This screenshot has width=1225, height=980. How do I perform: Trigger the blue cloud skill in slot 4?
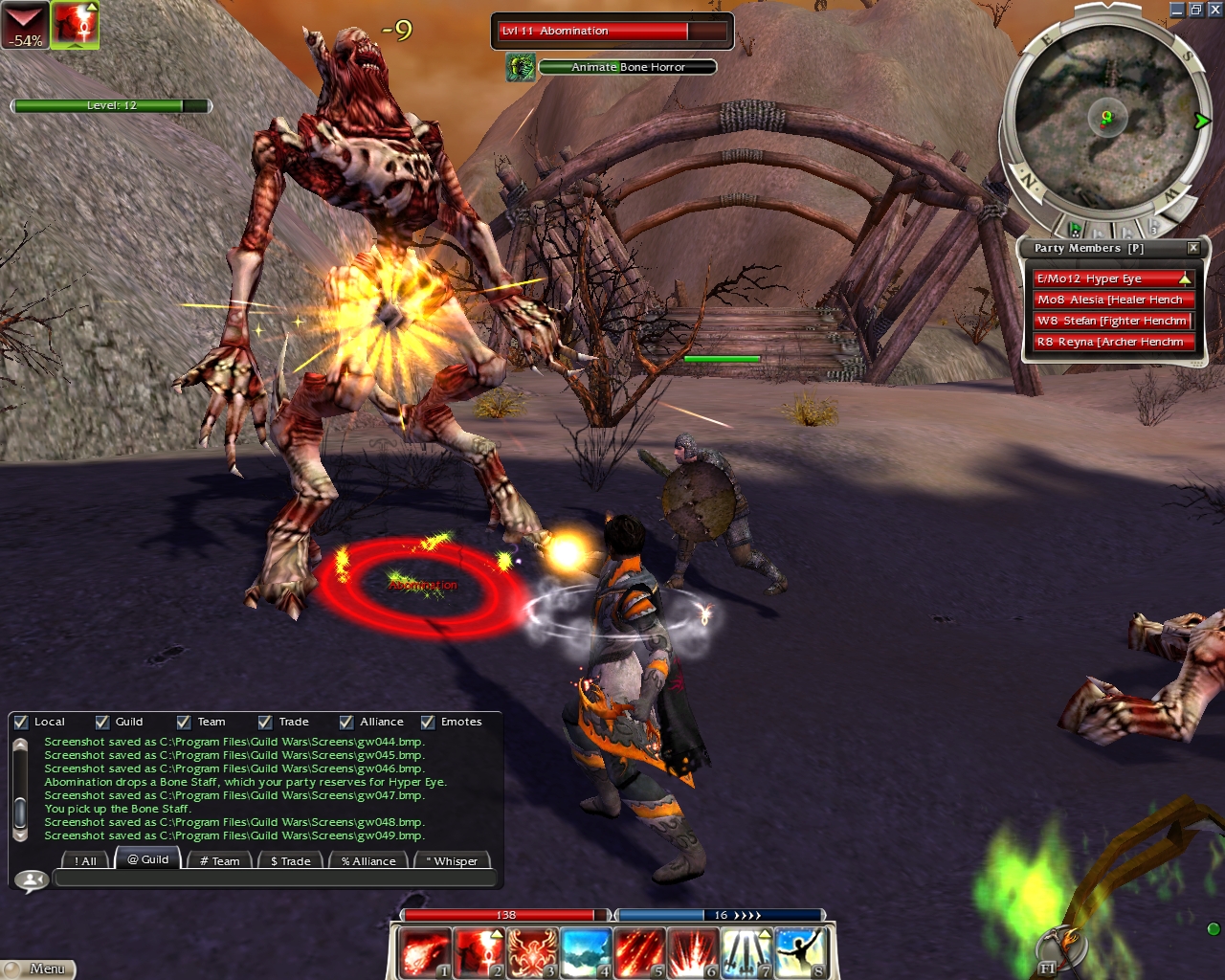[585, 953]
